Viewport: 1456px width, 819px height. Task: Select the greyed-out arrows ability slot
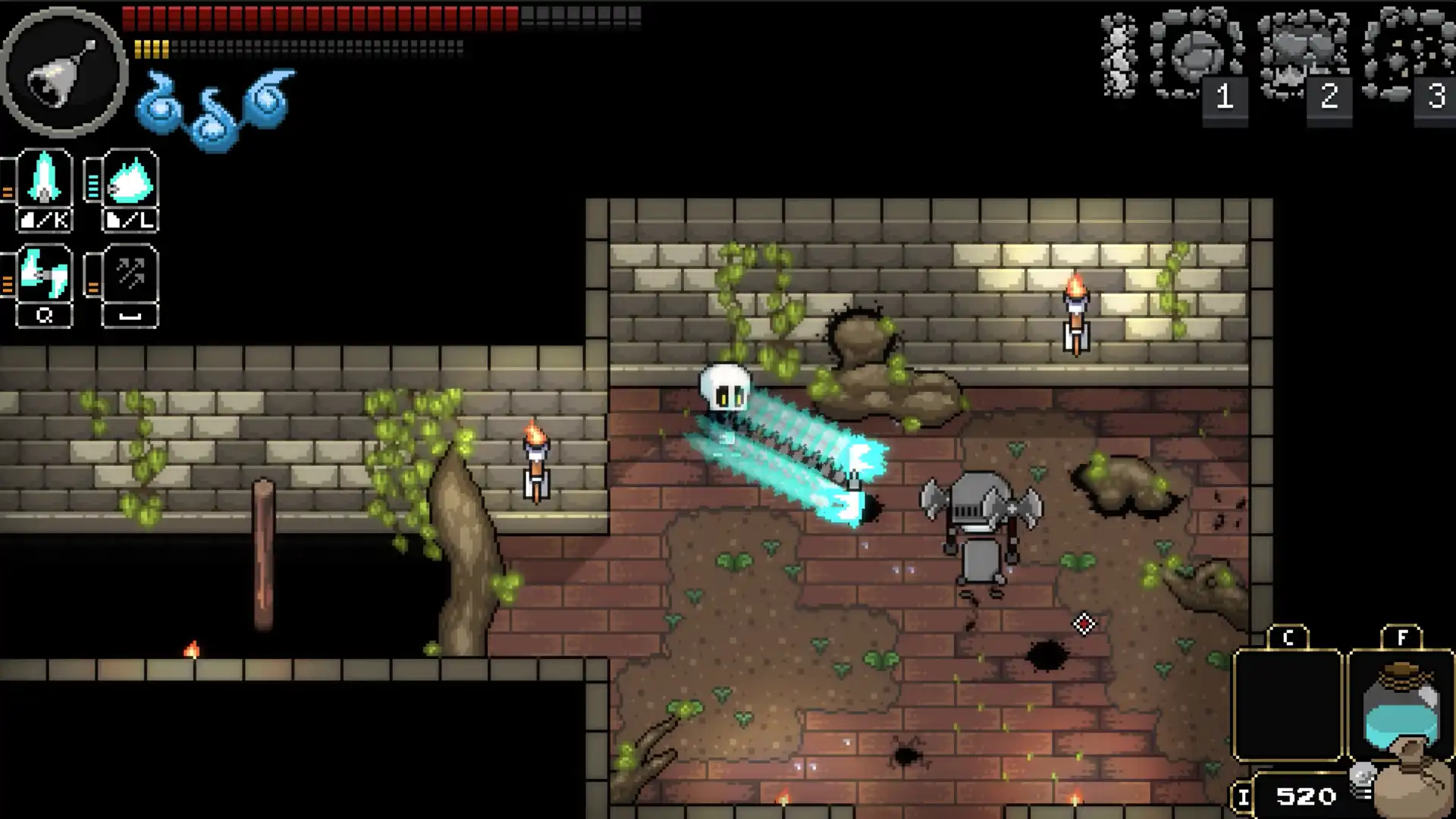pyautogui.click(x=130, y=275)
